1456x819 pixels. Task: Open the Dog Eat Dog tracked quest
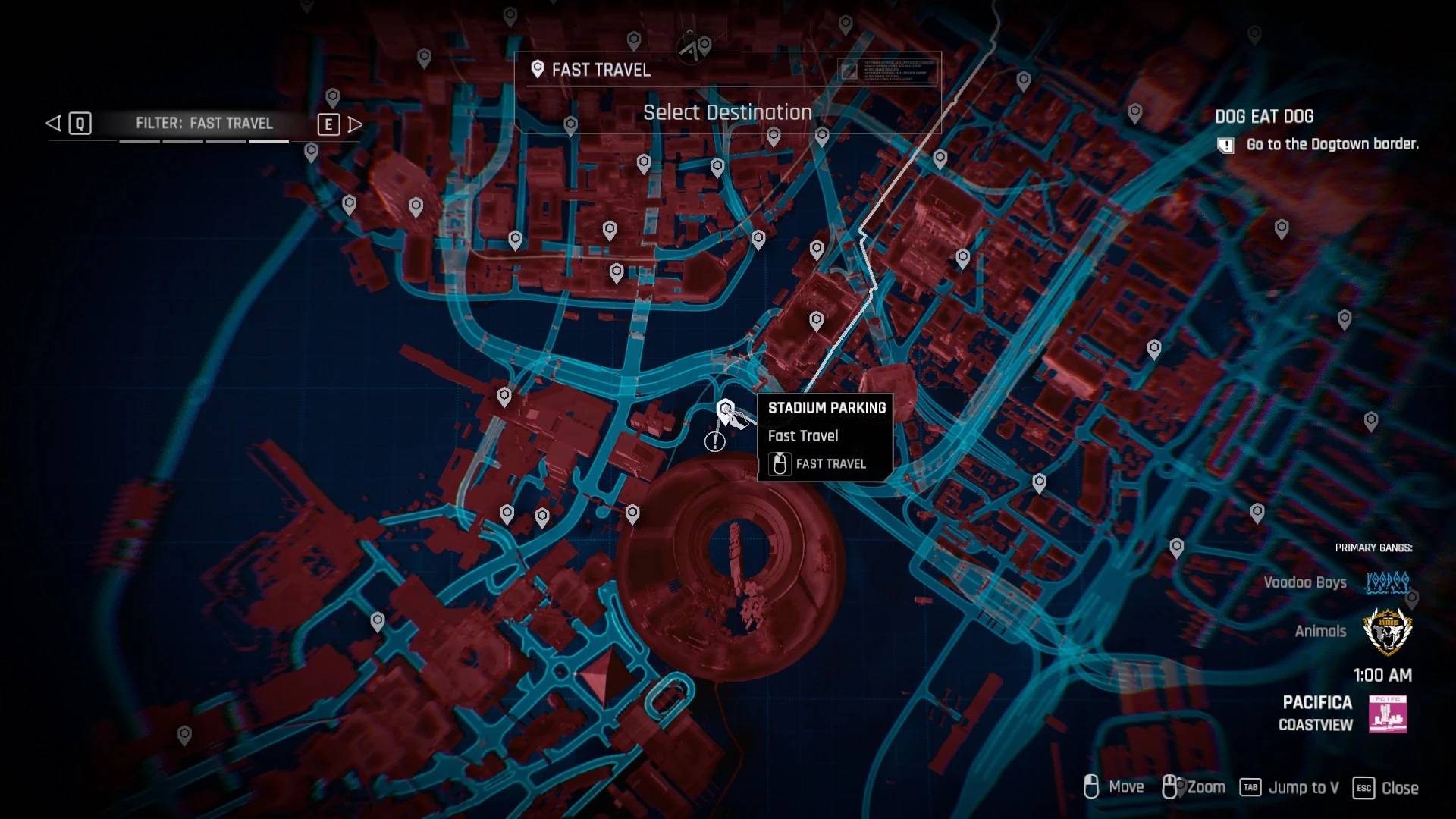pos(1264,117)
